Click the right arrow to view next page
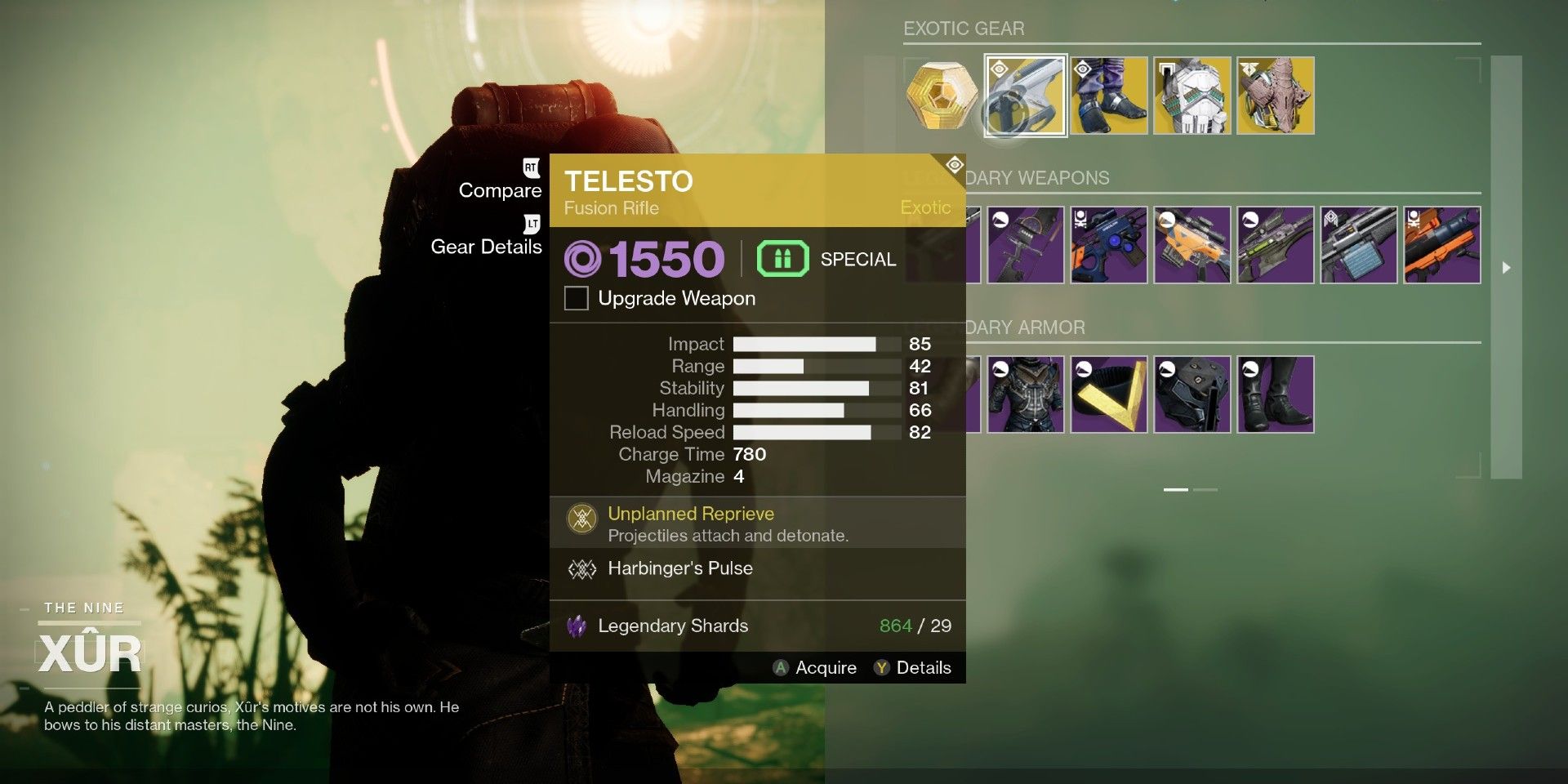Screen dimensions: 1568x784 [1506, 266]
